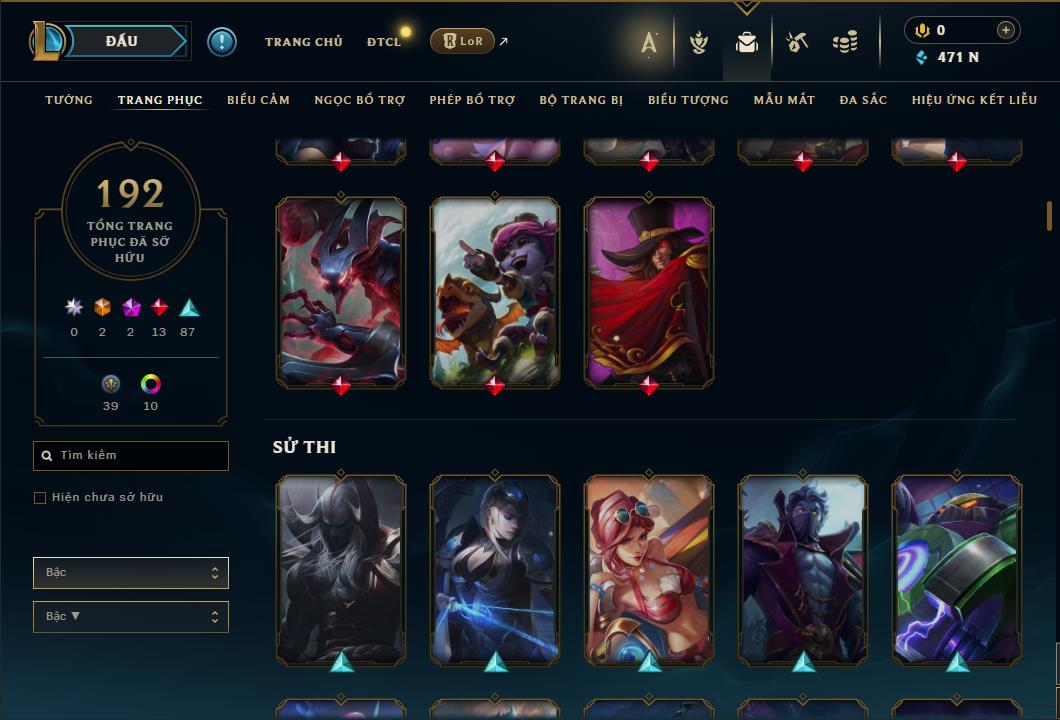
Task: Click the ĐẤU play button
Action: point(121,41)
